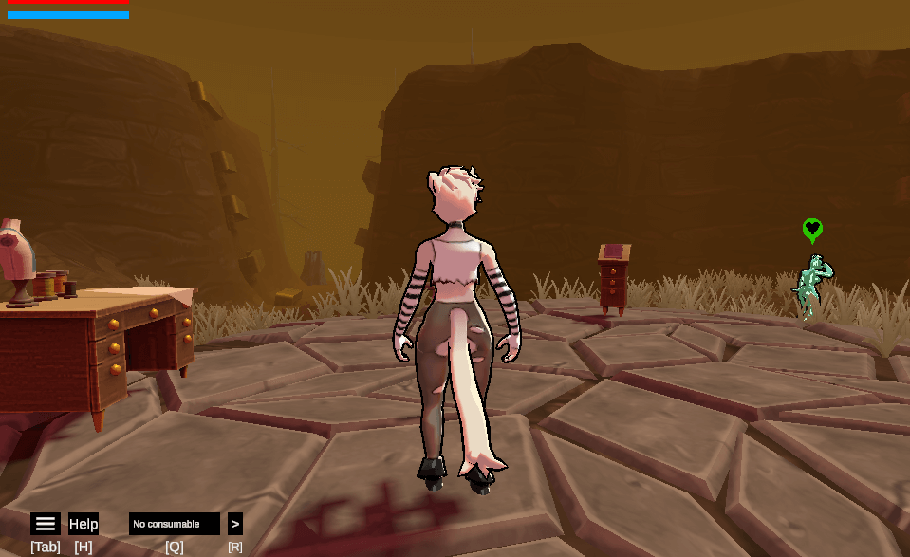Open the hamburger menu button
Screen dimensions: 910x557
click(45, 523)
